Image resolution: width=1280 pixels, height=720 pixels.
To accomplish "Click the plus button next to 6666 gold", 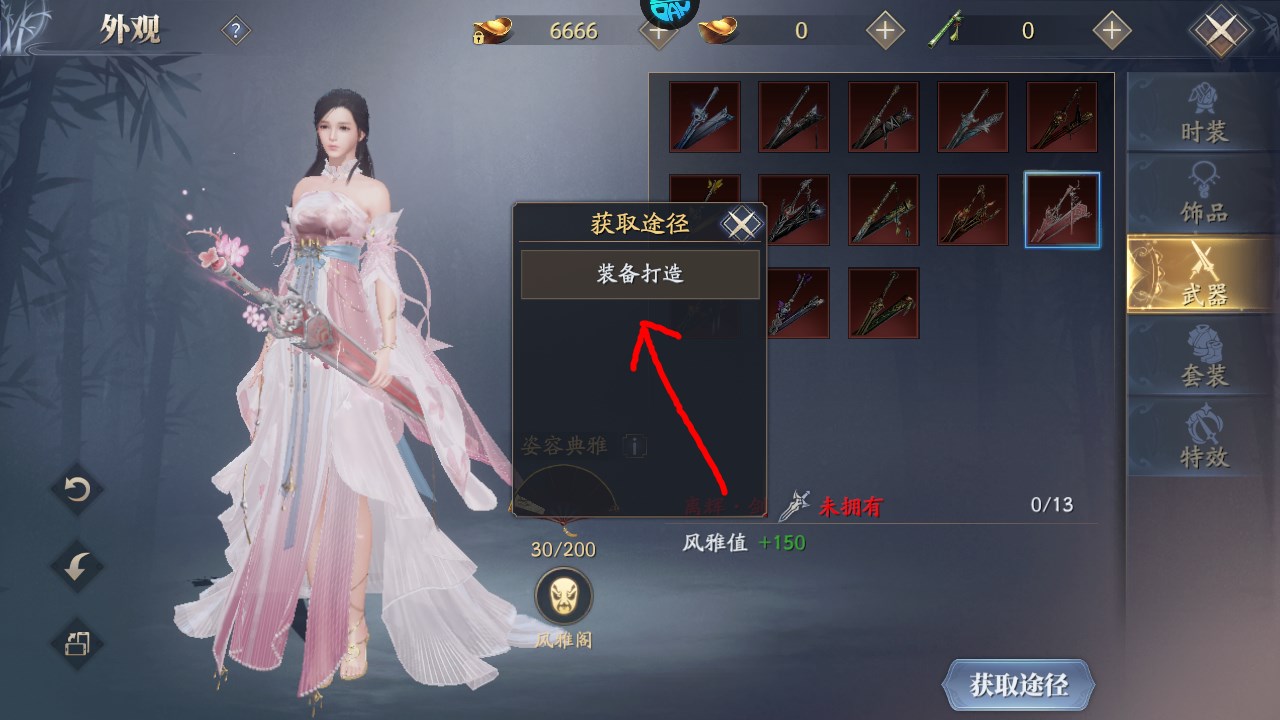I will 657,30.
